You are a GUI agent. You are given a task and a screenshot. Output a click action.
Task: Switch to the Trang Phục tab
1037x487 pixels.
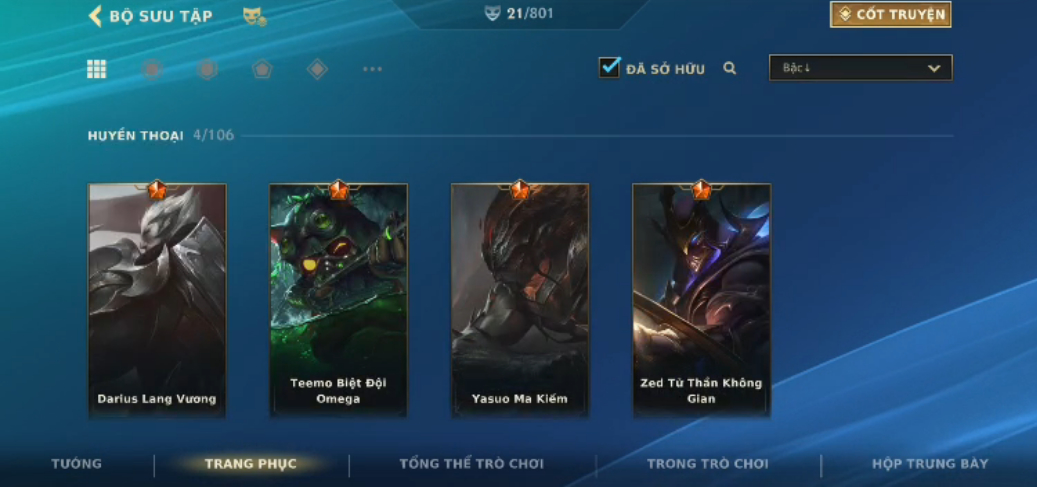250,464
